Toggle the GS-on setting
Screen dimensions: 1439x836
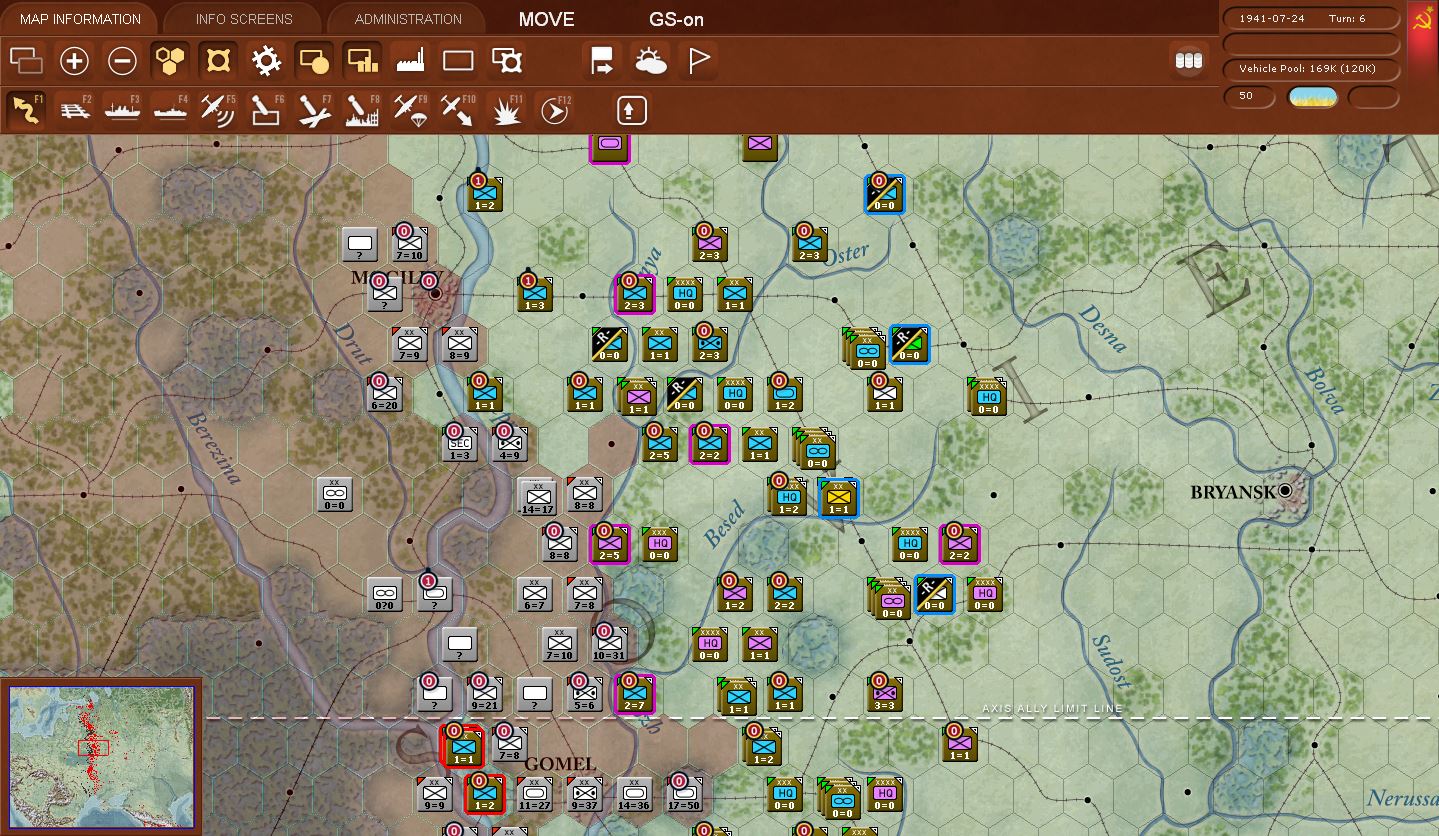[678, 19]
